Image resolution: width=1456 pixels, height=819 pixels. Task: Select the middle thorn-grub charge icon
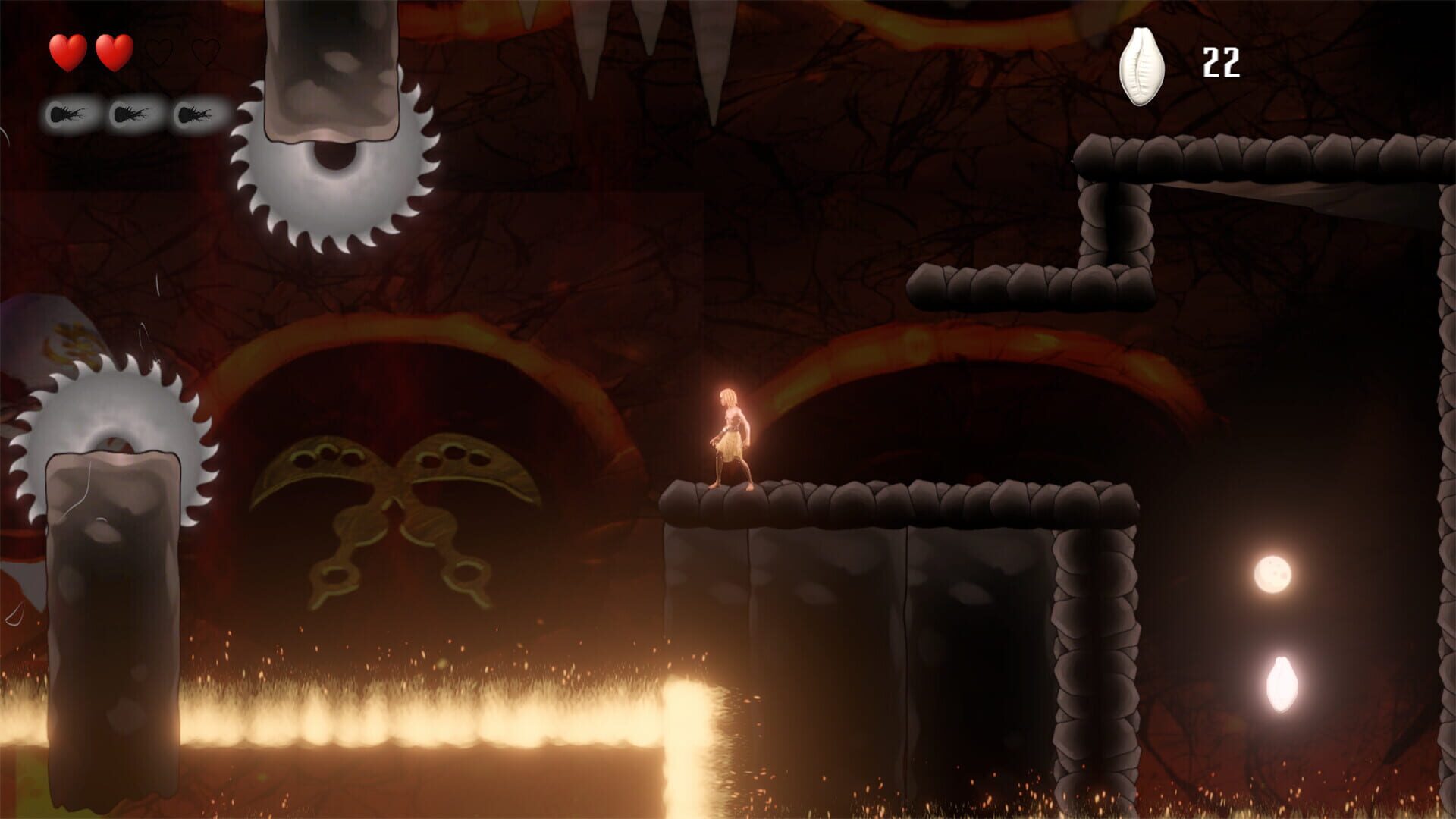pos(130,114)
